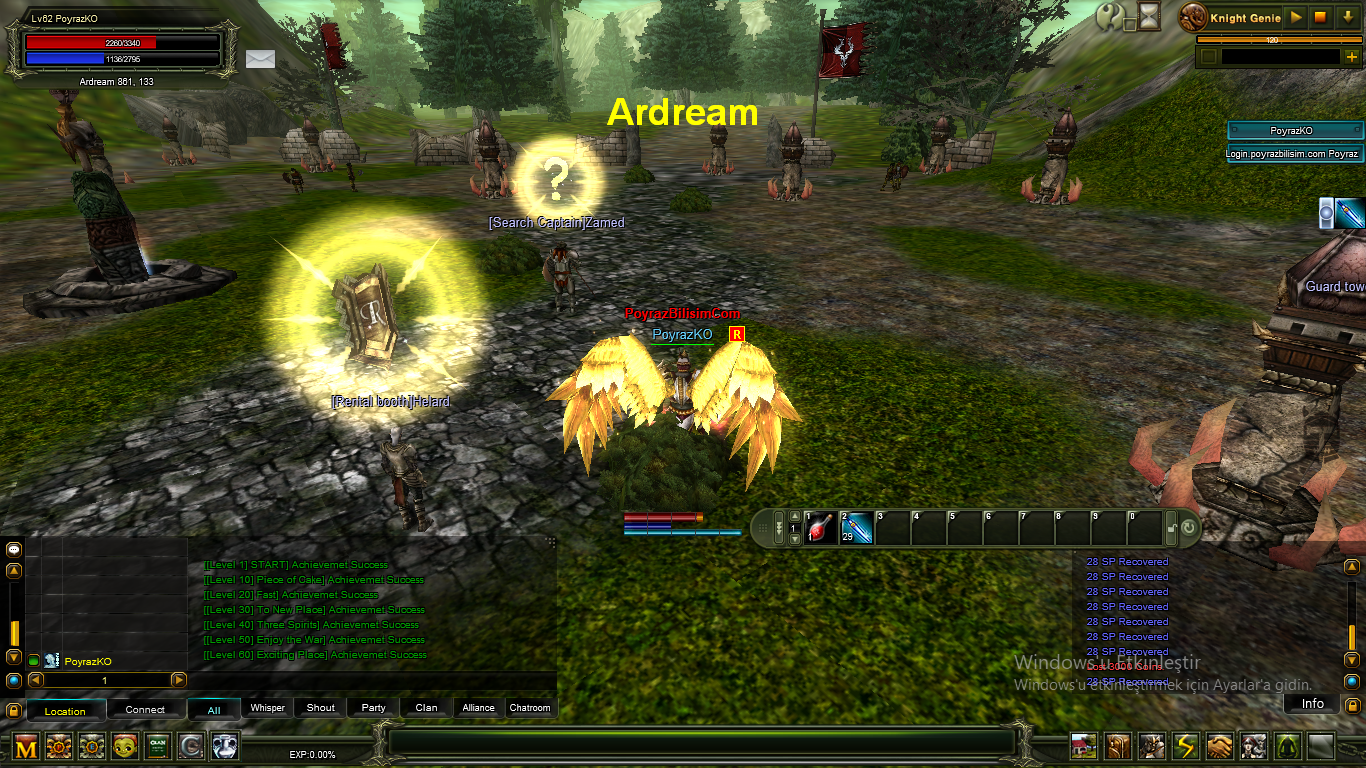The width and height of the screenshot is (1366, 768).
Task: Open the question mark help icon
Action: pos(1110,16)
